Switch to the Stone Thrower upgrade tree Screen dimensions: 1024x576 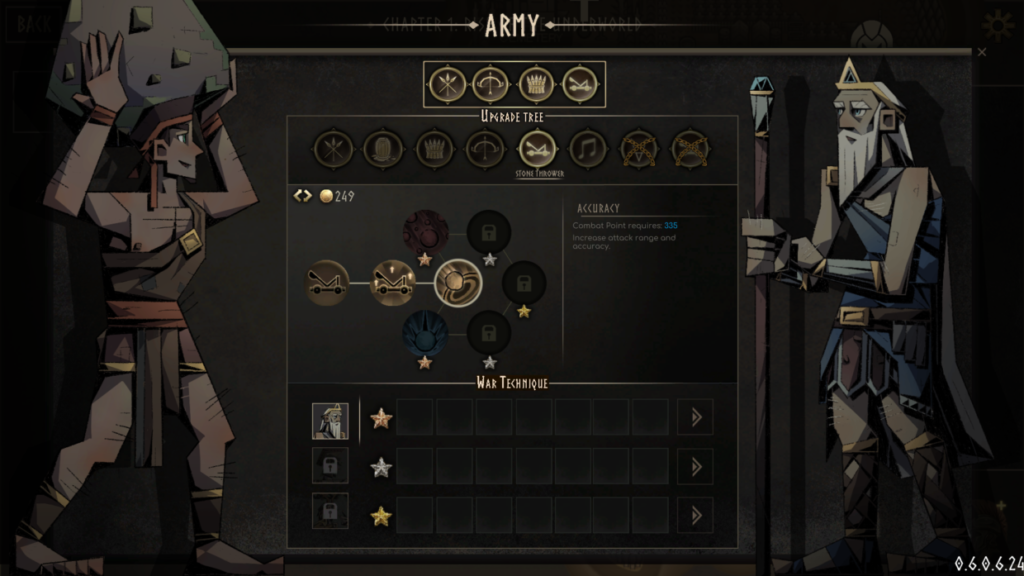coord(536,150)
